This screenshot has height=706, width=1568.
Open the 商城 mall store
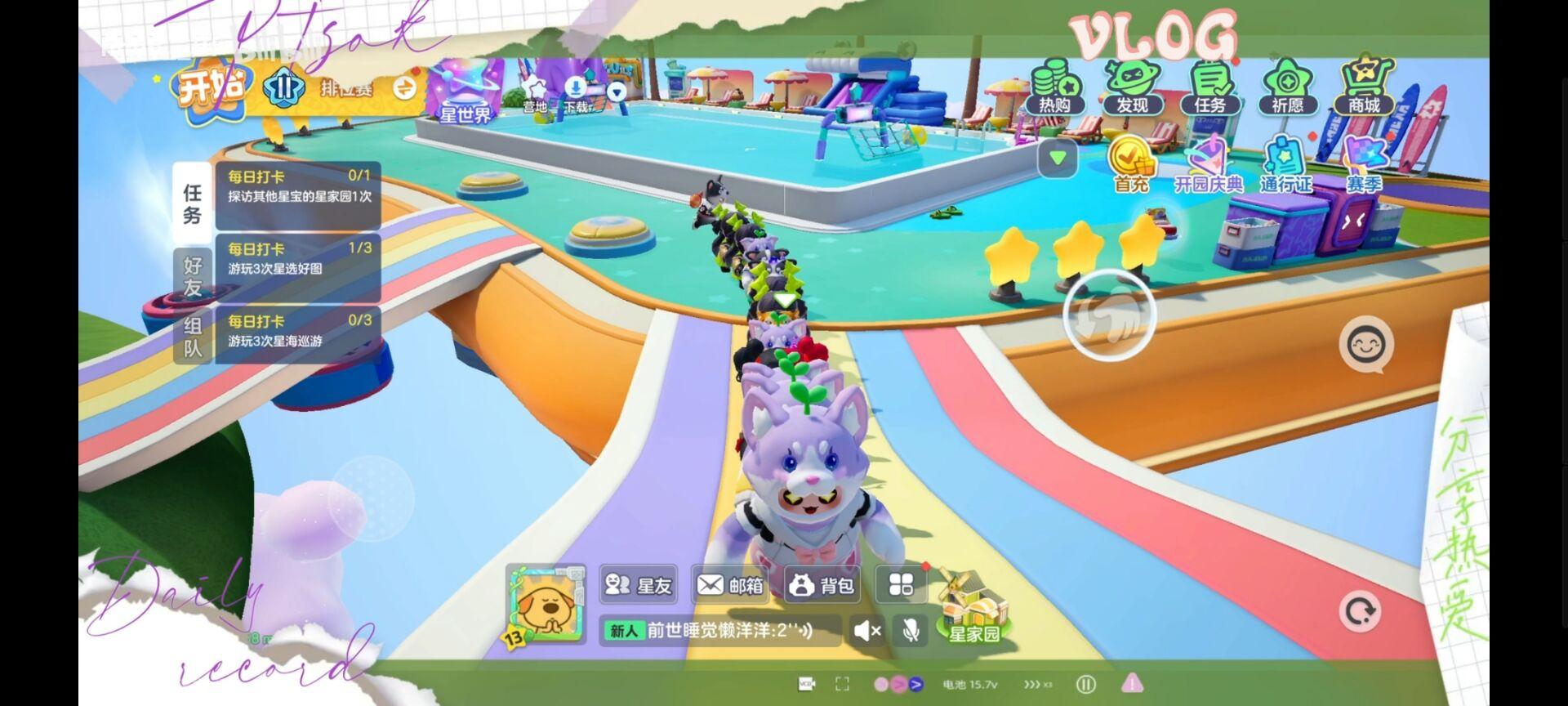pos(1364,88)
